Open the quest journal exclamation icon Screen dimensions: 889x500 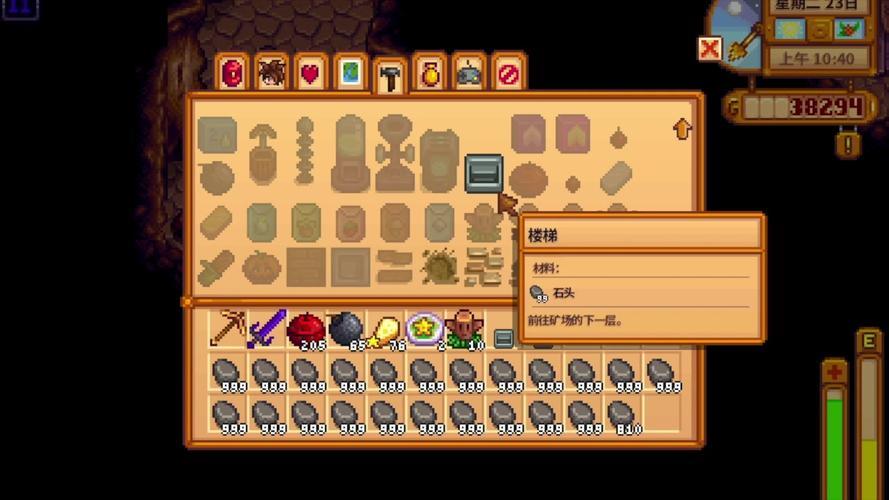(848, 143)
